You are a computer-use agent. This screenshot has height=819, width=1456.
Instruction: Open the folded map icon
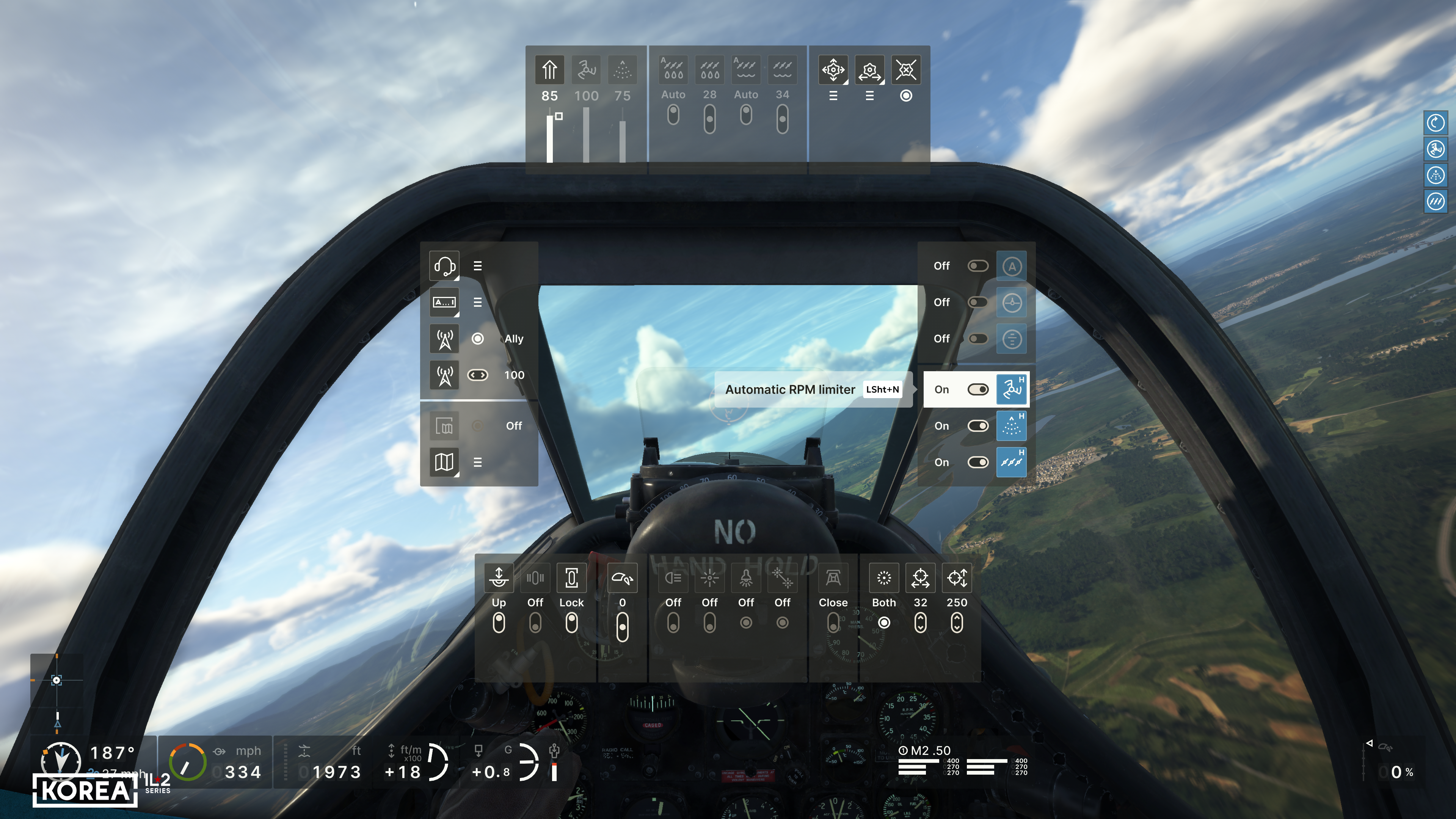pyautogui.click(x=444, y=462)
